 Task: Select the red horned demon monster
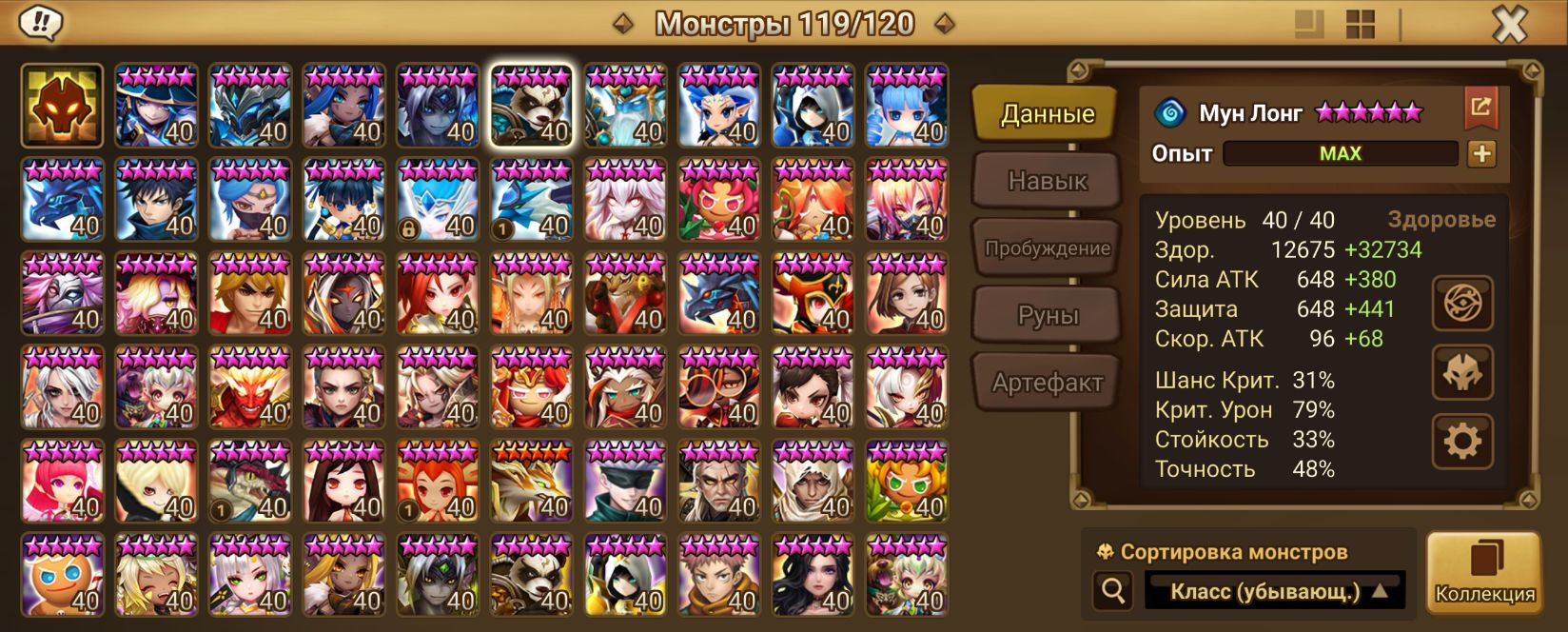coord(250,387)
